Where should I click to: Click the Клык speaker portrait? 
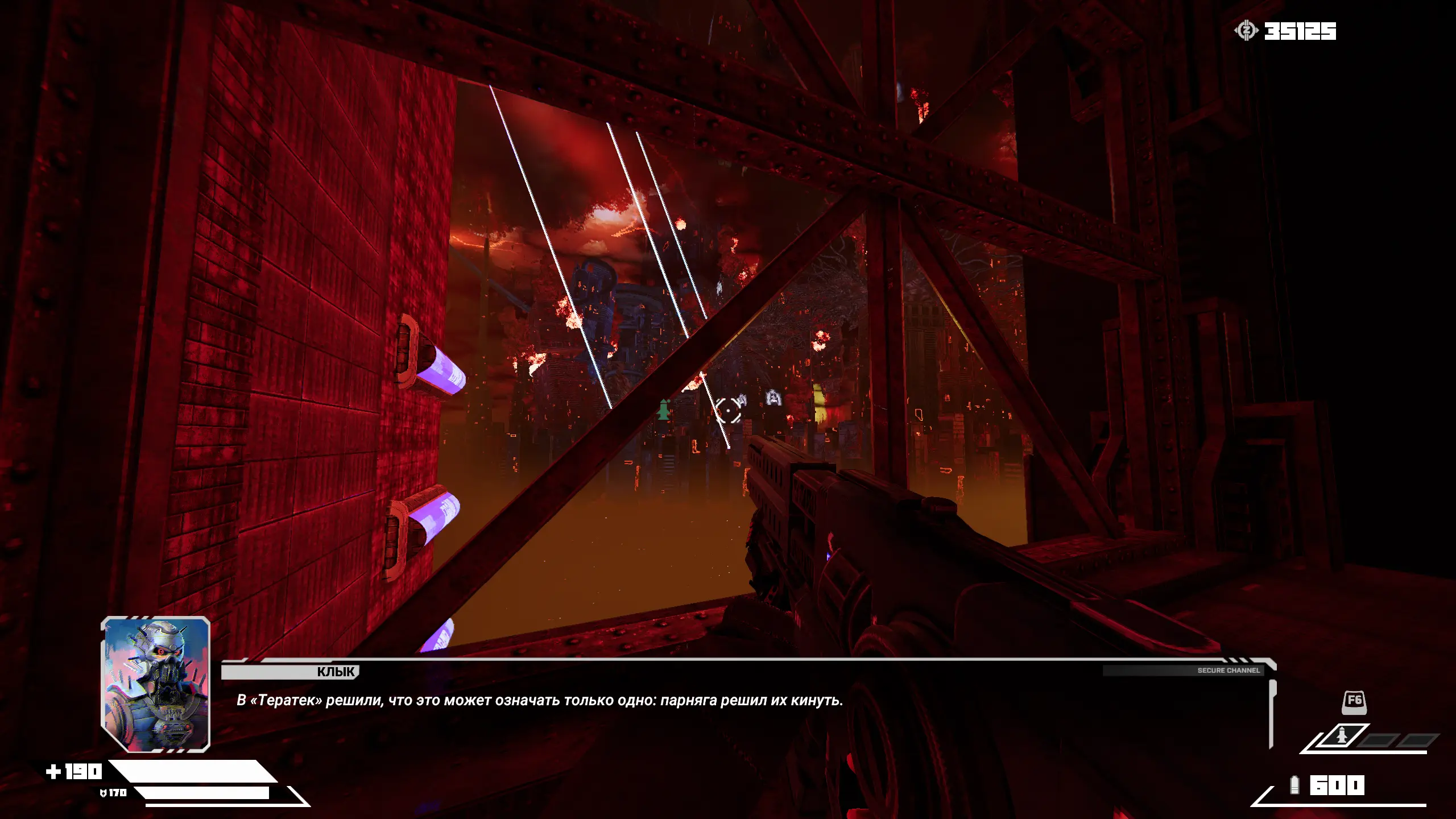point(156,684)
